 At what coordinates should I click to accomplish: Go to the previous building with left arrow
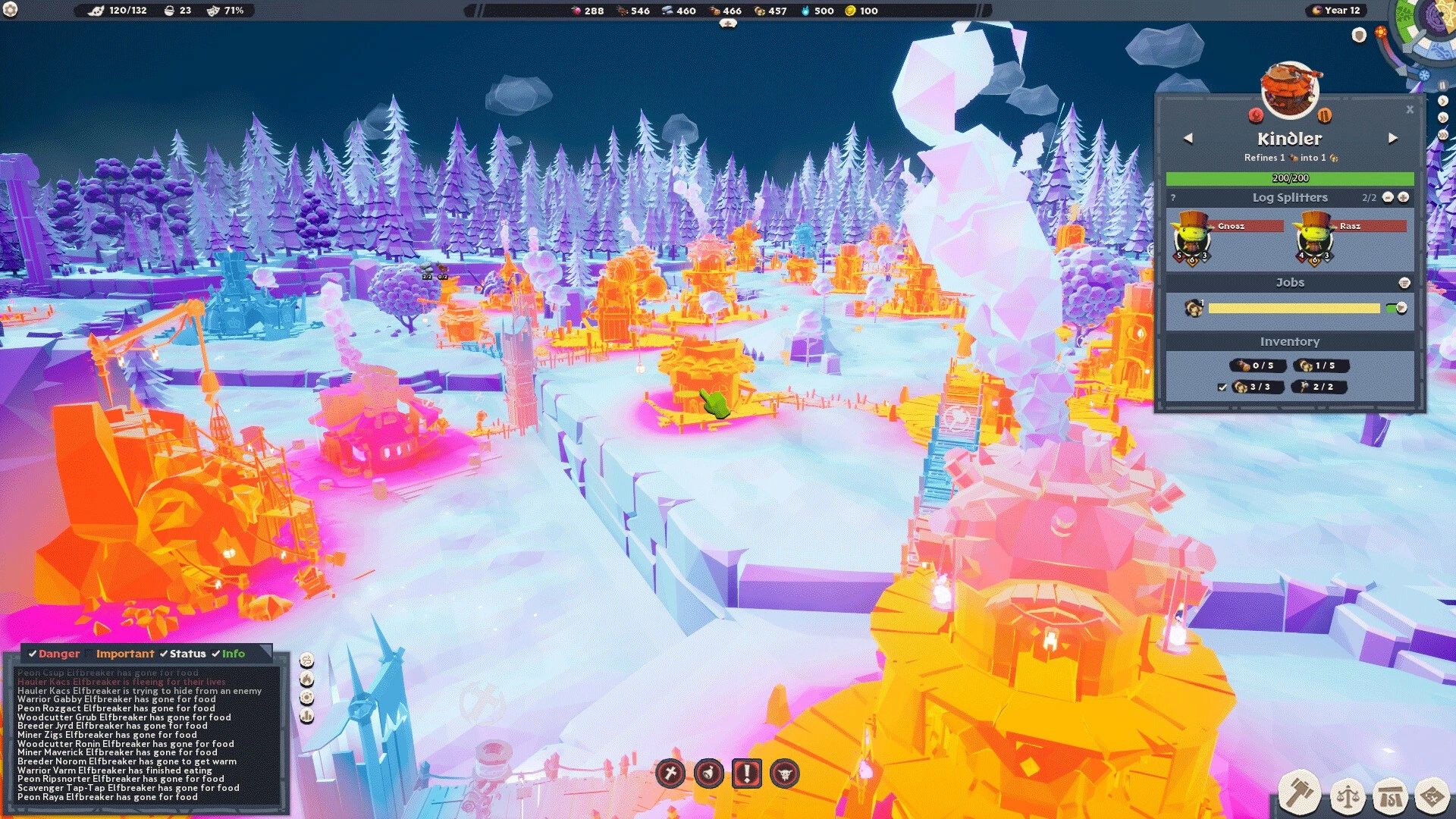[x=1188, y=139]
